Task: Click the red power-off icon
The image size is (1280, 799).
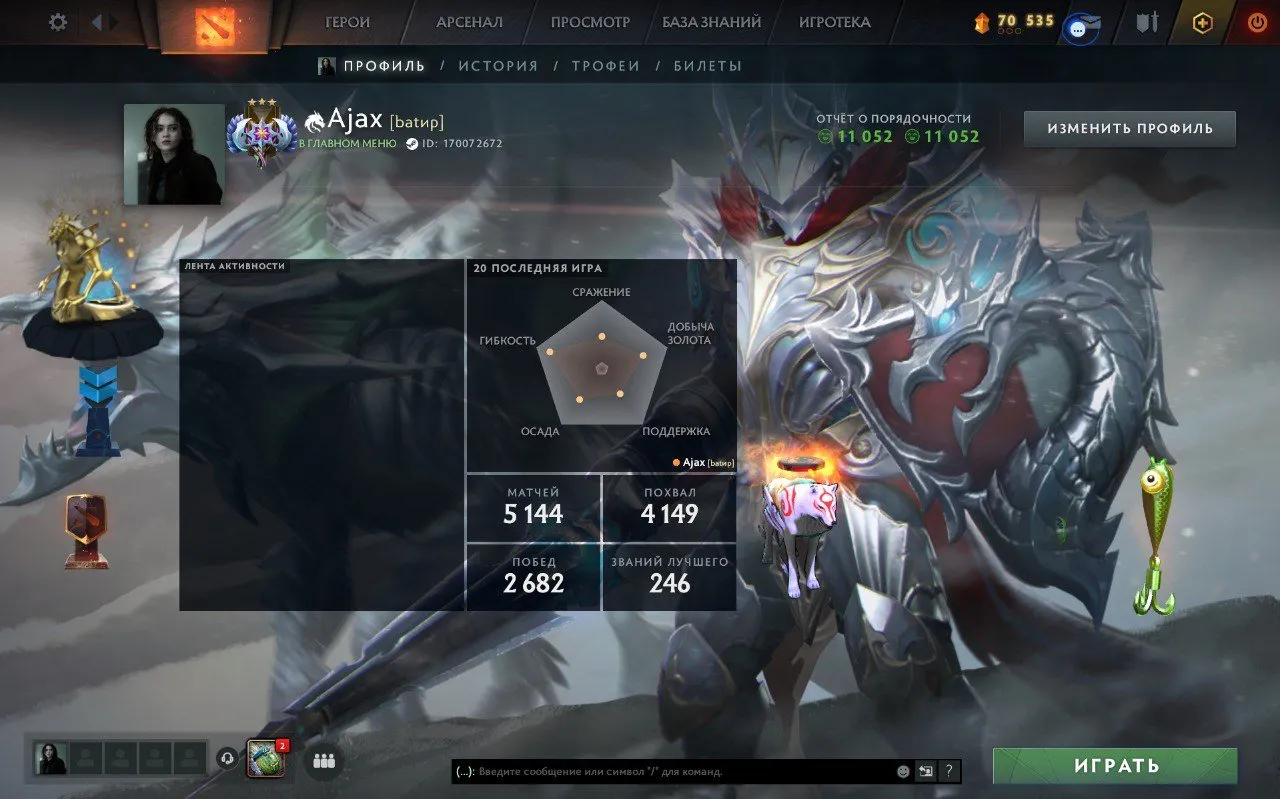Action: click(1257, 22)
